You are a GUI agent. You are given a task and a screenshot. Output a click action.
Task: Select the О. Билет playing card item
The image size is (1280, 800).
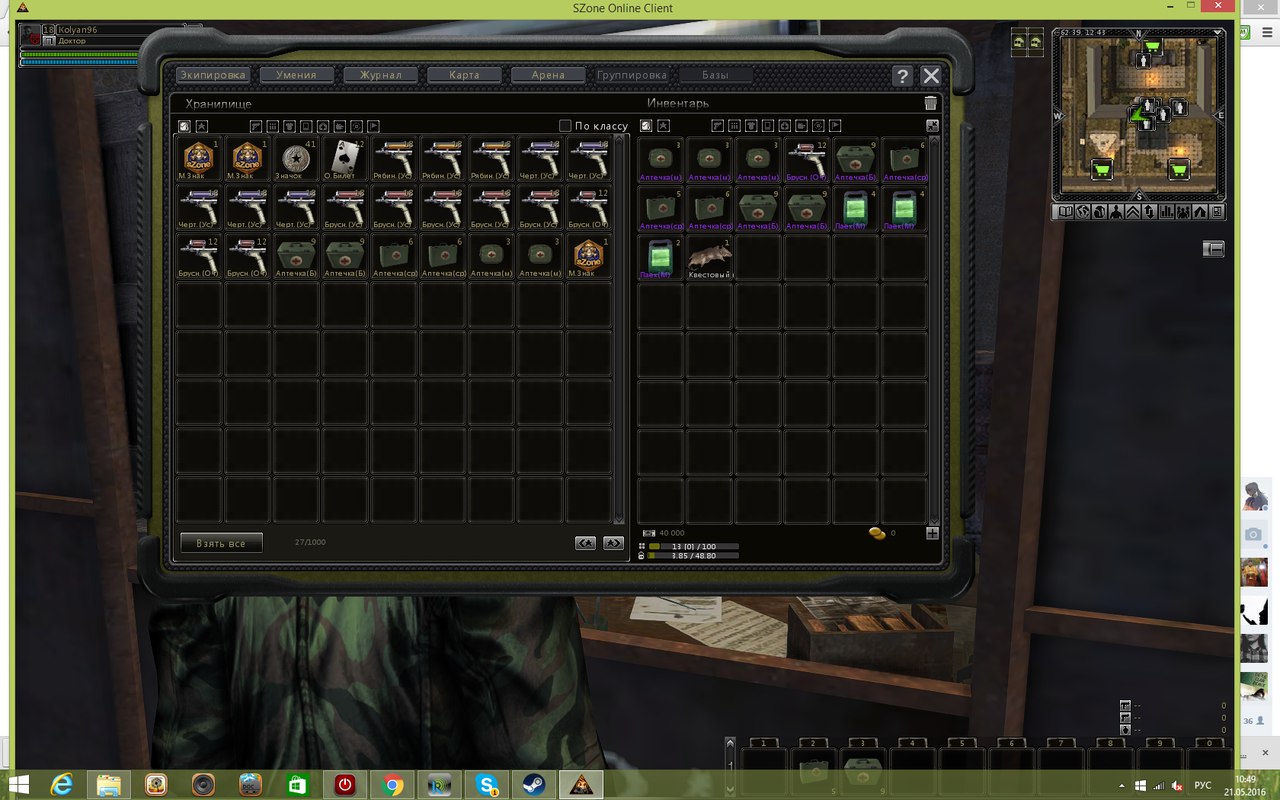coord(345,160)
